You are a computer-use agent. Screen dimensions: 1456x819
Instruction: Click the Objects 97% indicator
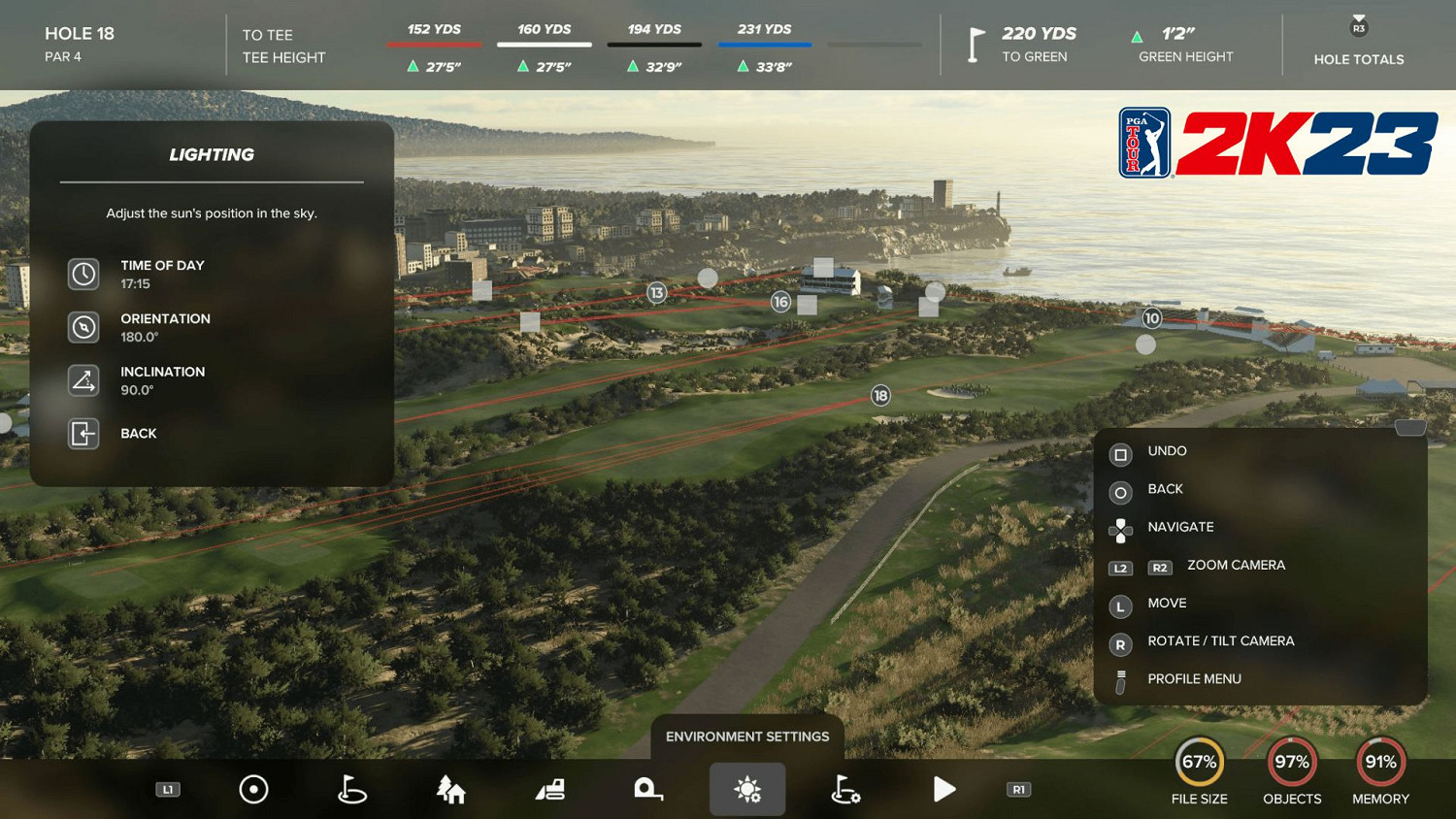tap(1292, 762)
